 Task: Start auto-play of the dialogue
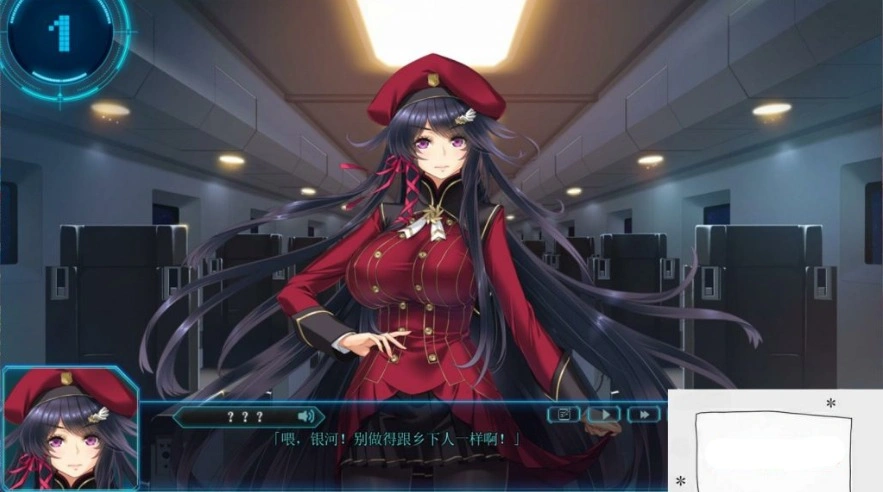603,414
